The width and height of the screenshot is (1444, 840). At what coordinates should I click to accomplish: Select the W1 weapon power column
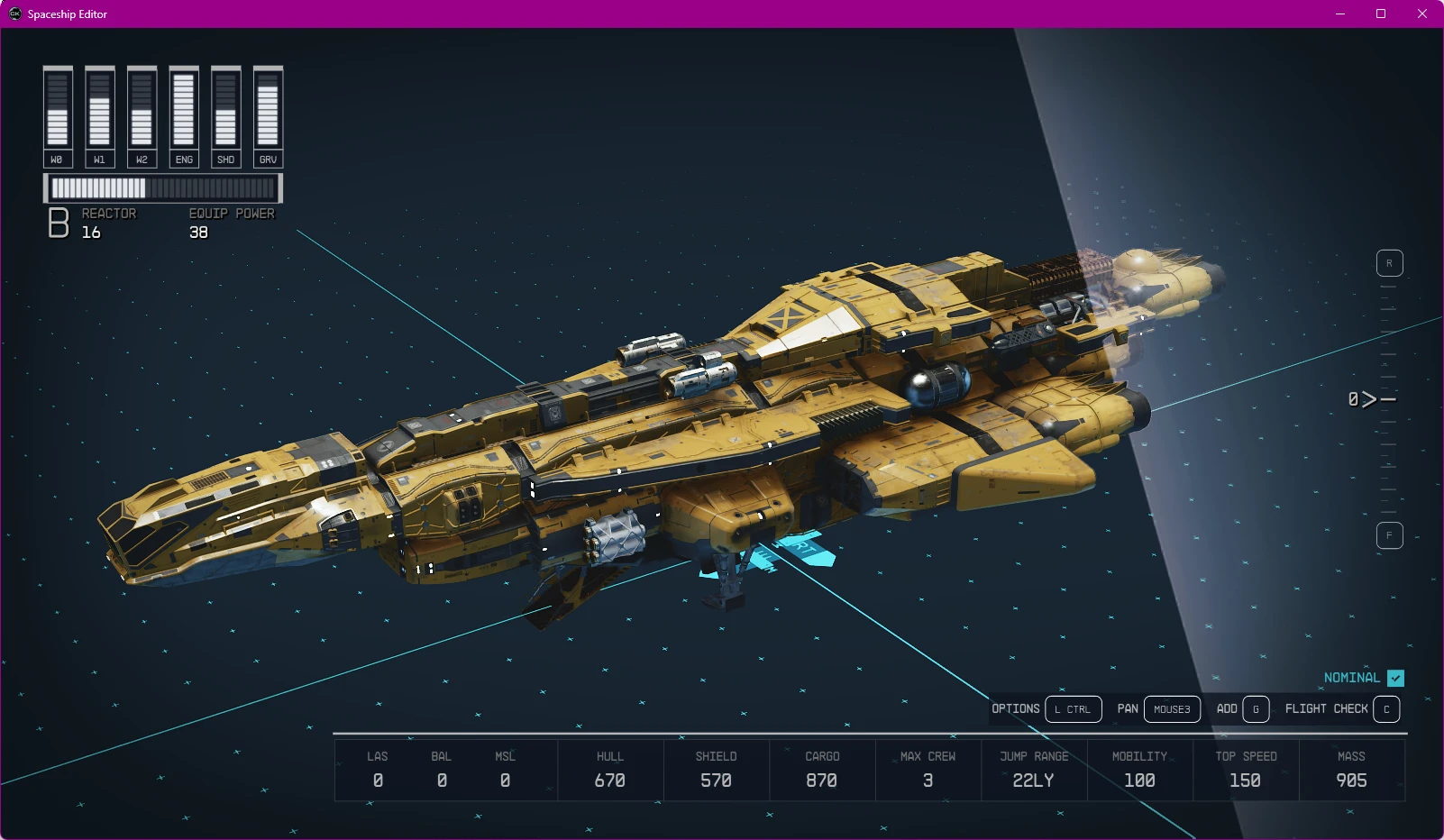(x=99, y=116)
